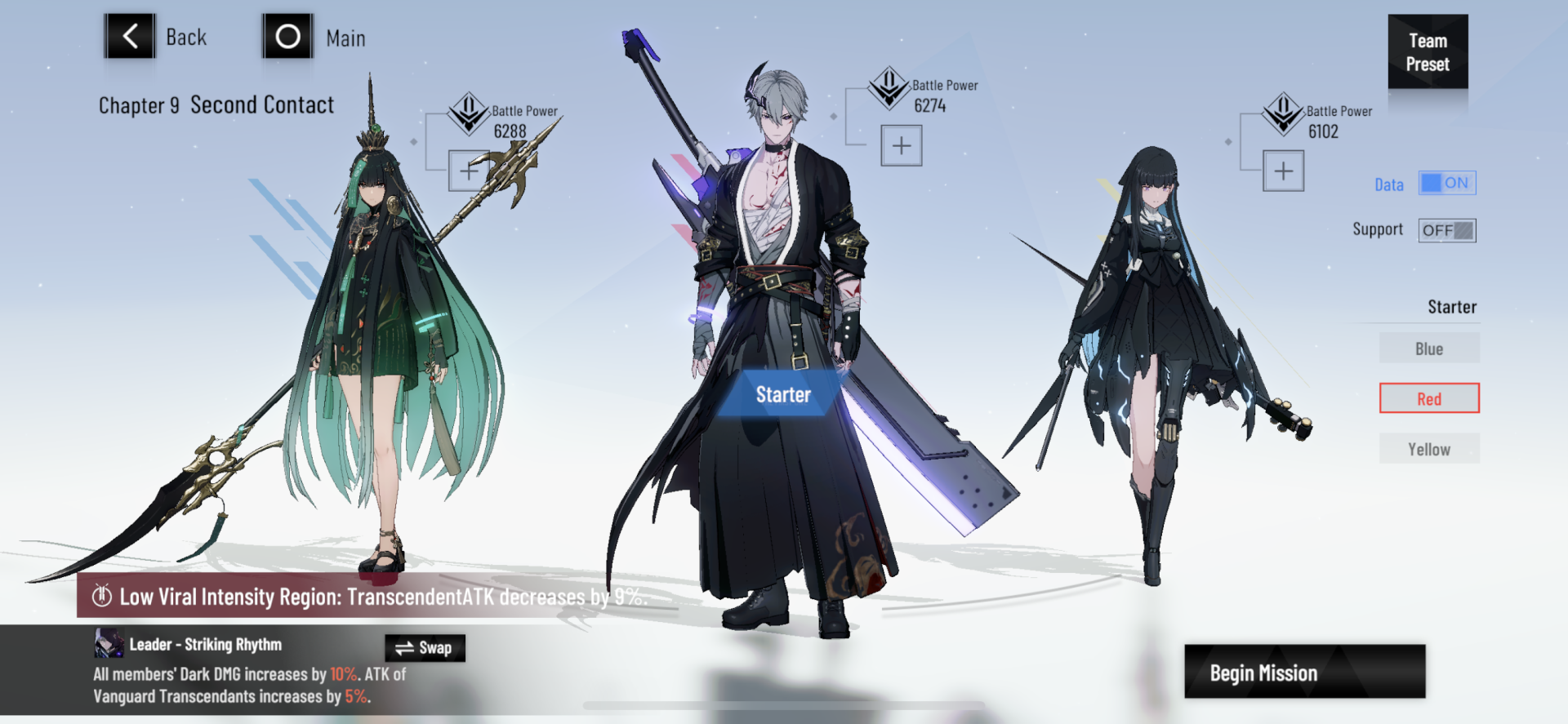
Task: Click the Back arrow icon
Action: pos(129,36)
